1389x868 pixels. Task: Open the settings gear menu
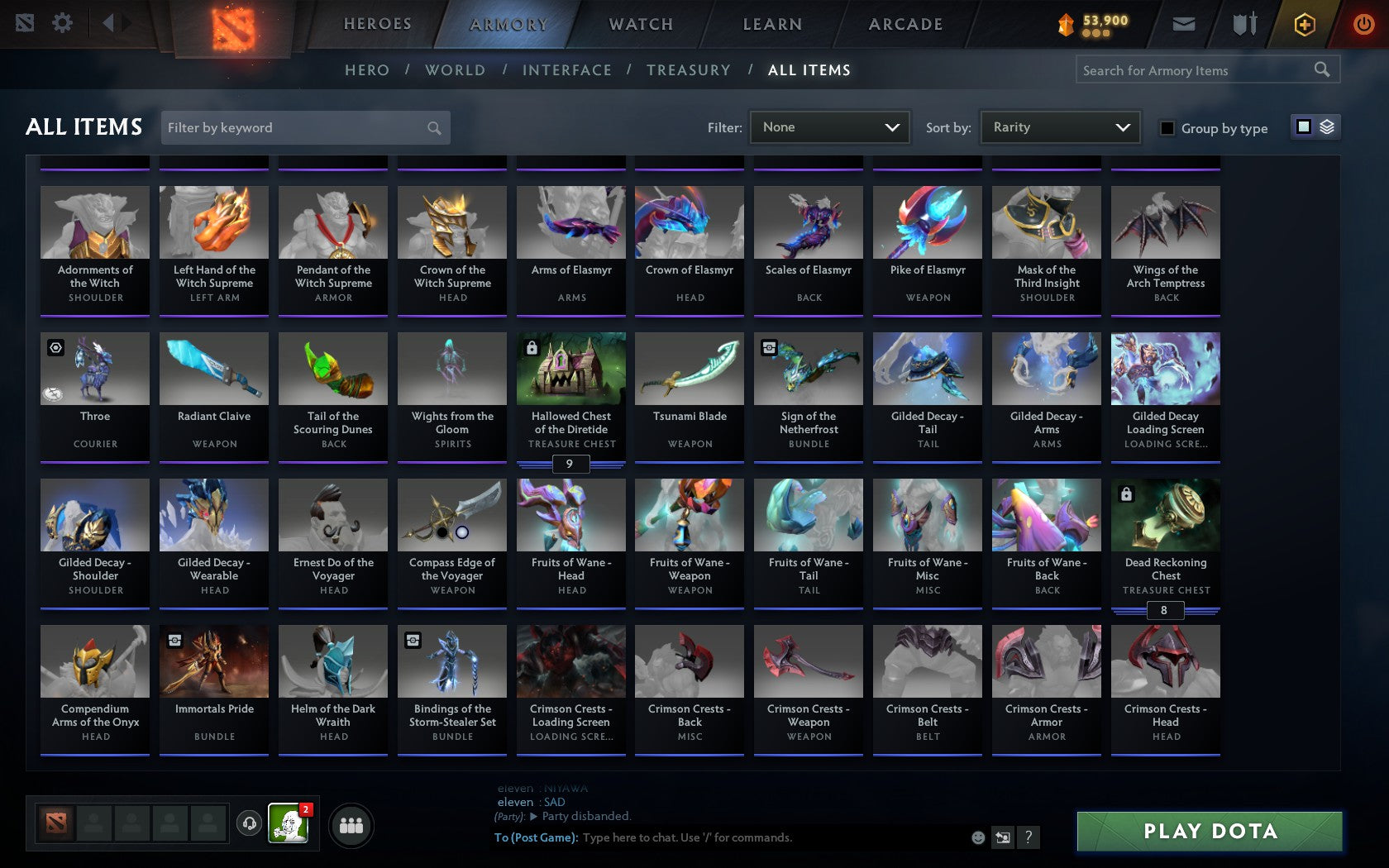(x=61, y=23)
